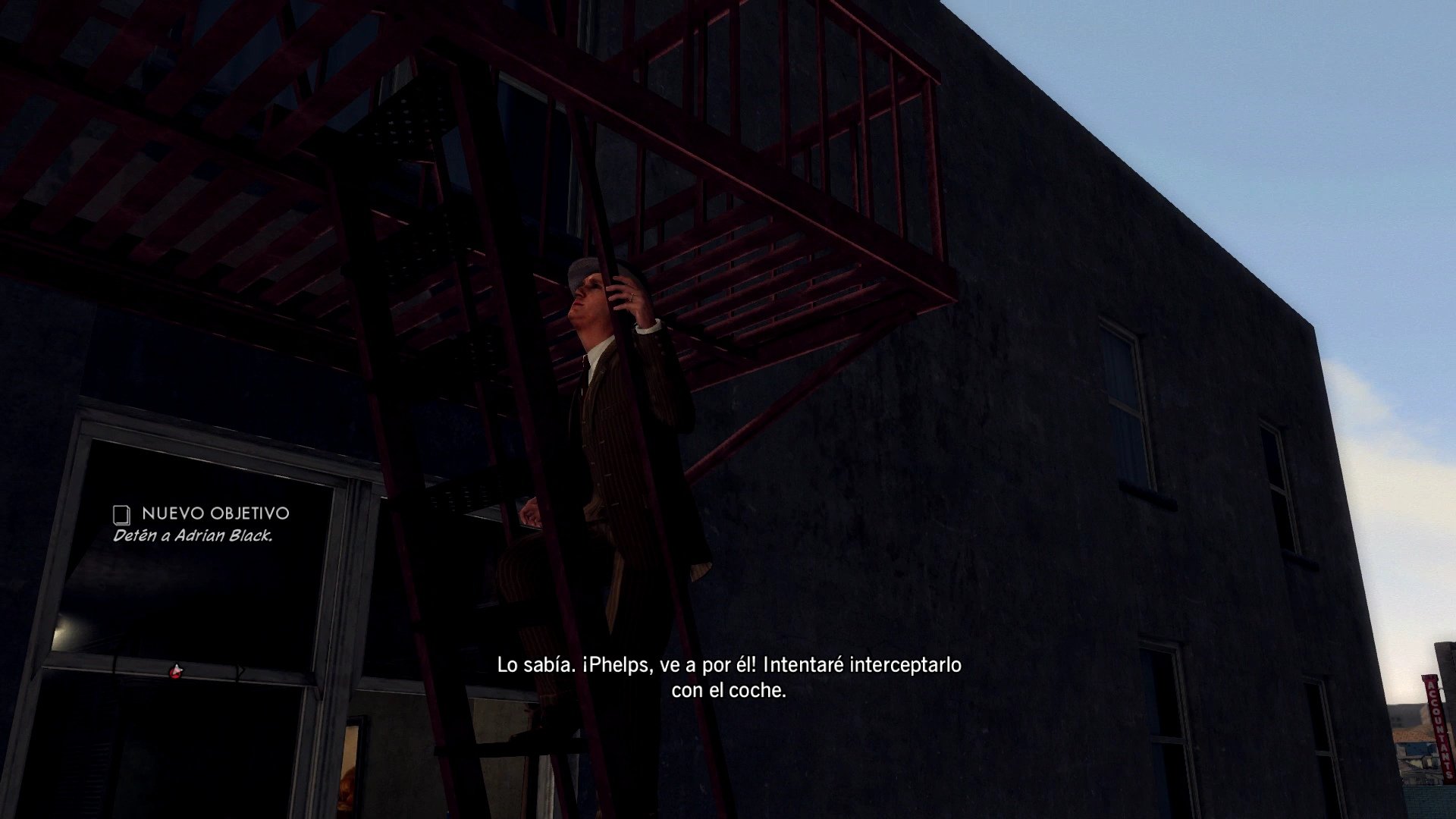Select the NUEVO OBJETIVO header label
The image size is (1456, 819).
click(x=216, y=513)
